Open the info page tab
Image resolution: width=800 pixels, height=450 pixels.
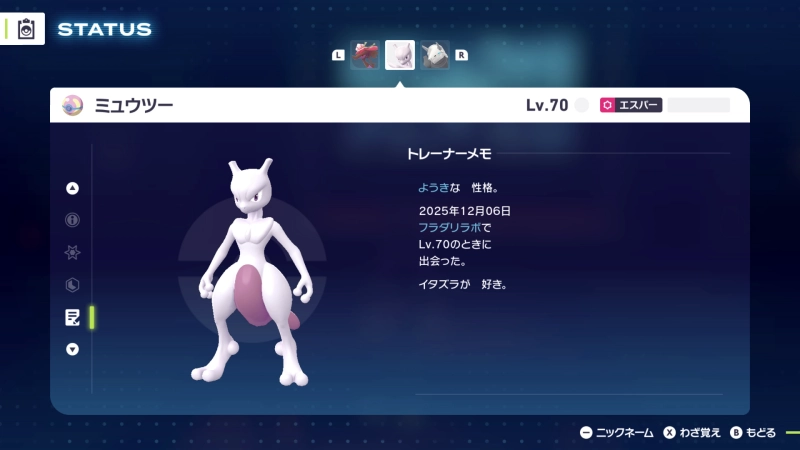pos(72,220)
